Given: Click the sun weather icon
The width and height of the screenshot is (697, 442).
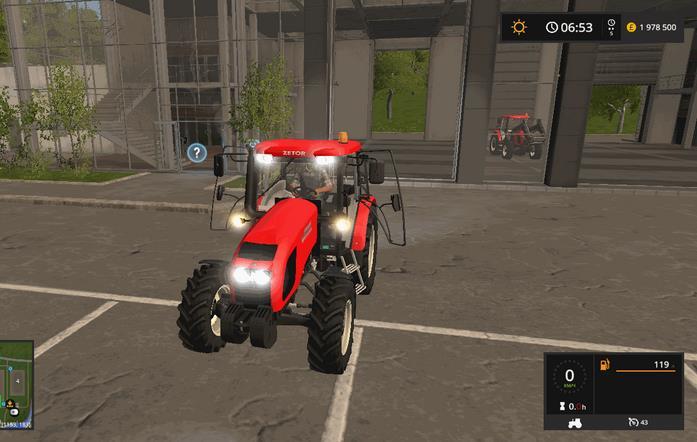Looking at the screenshot, I should 519,27.
